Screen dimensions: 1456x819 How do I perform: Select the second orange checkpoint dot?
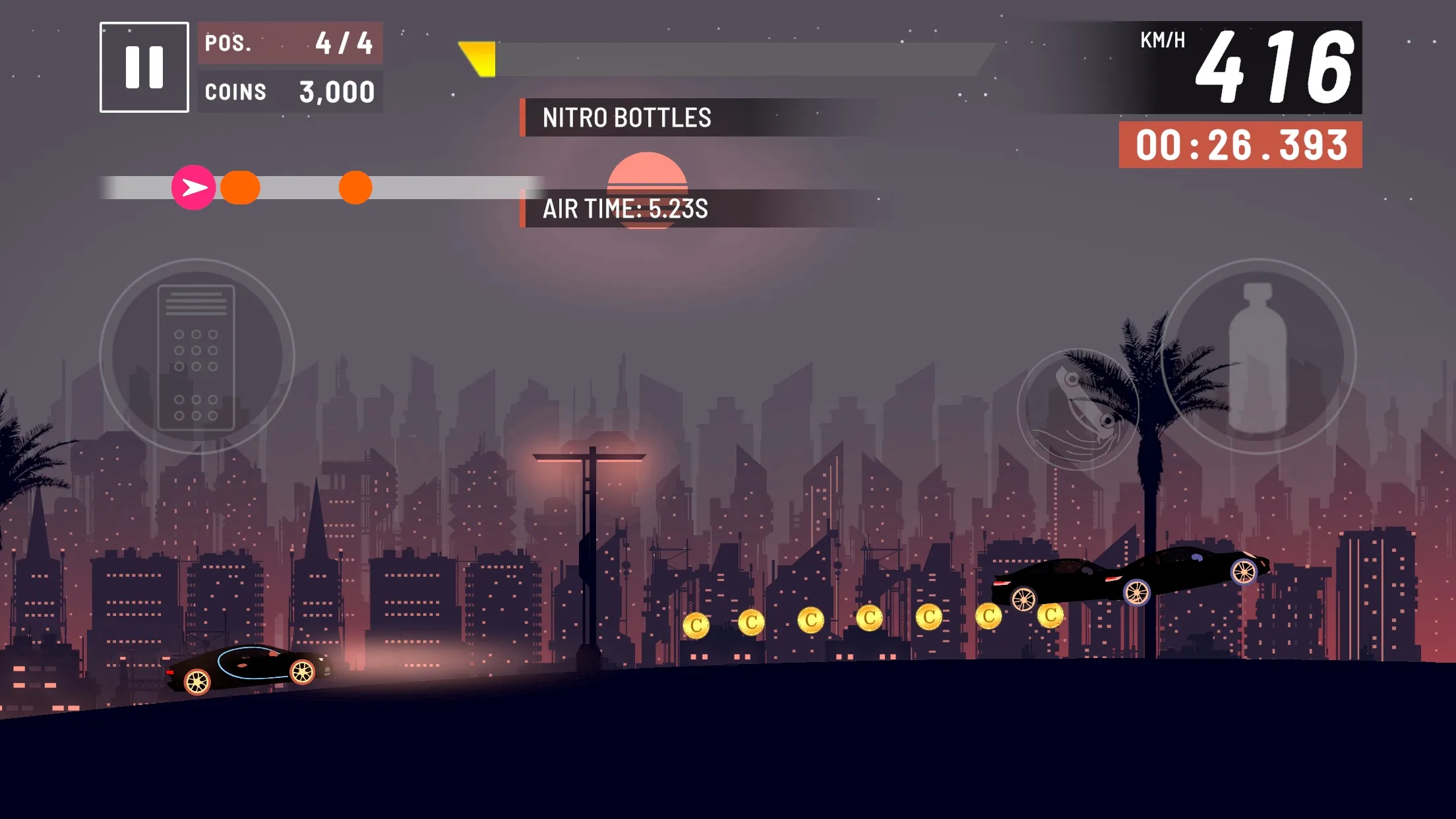[355, 187]
